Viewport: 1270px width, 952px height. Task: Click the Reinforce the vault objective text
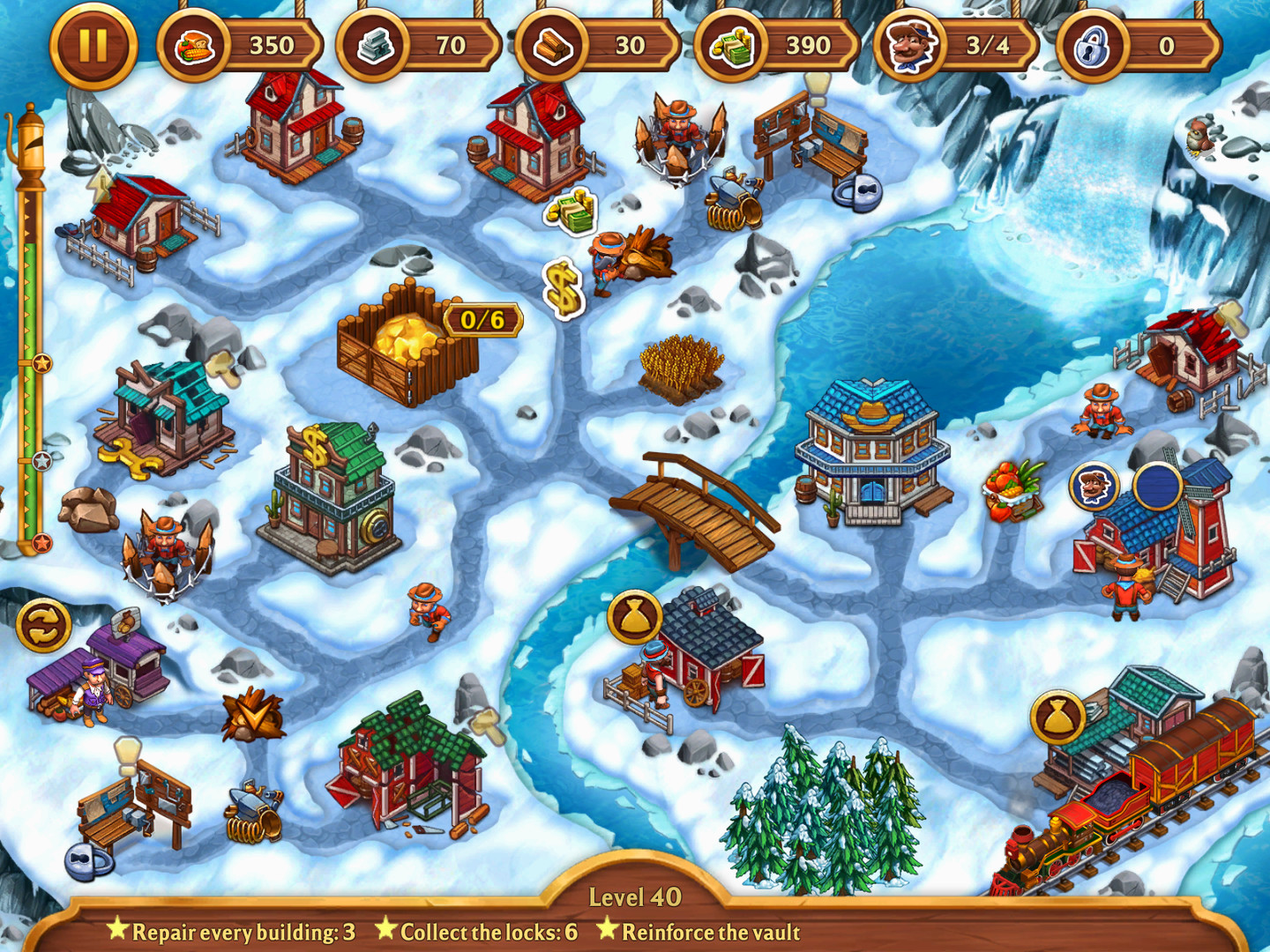(x=709, y=933)
